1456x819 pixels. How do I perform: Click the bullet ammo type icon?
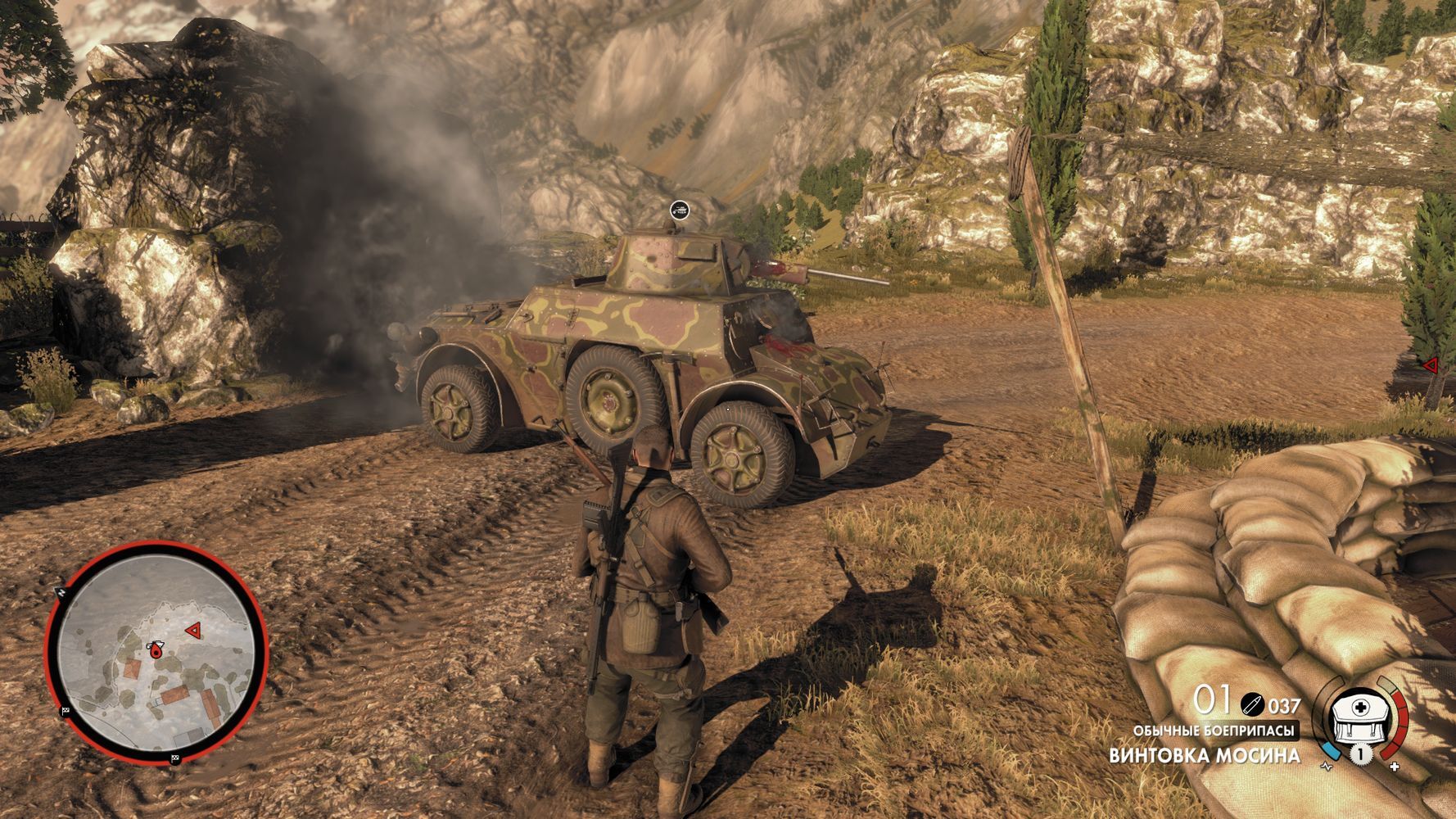1253,704
